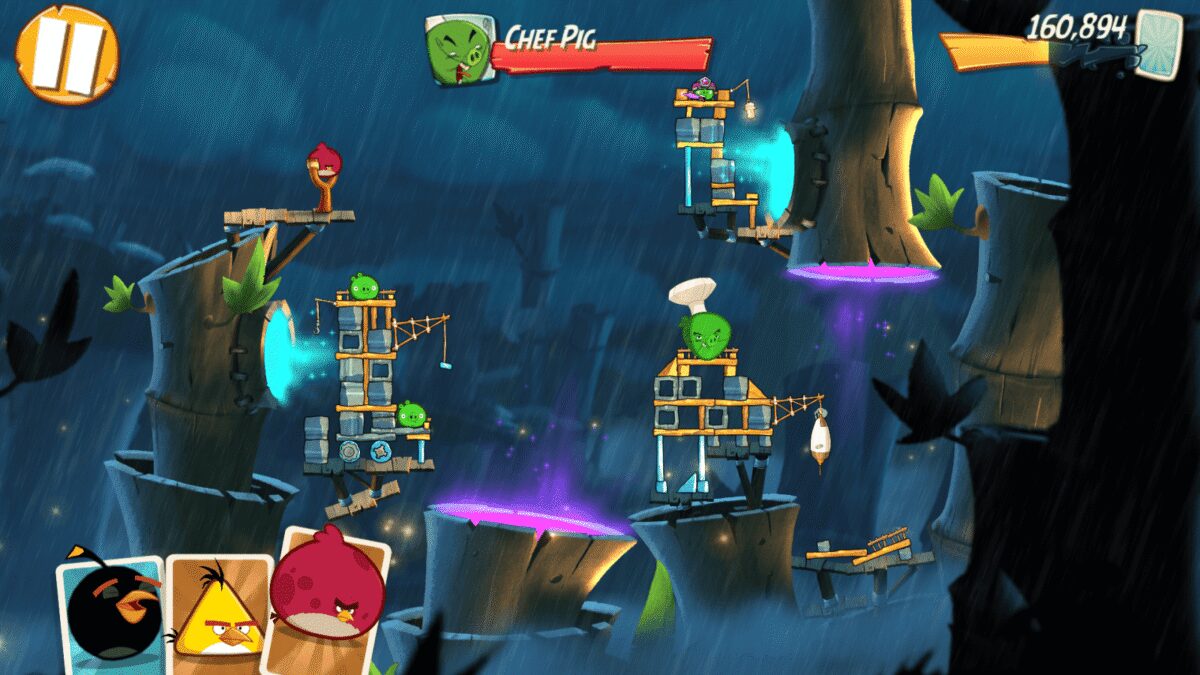
Task: Tap the bonus card icon beside the score
Action: (1159, 41)
